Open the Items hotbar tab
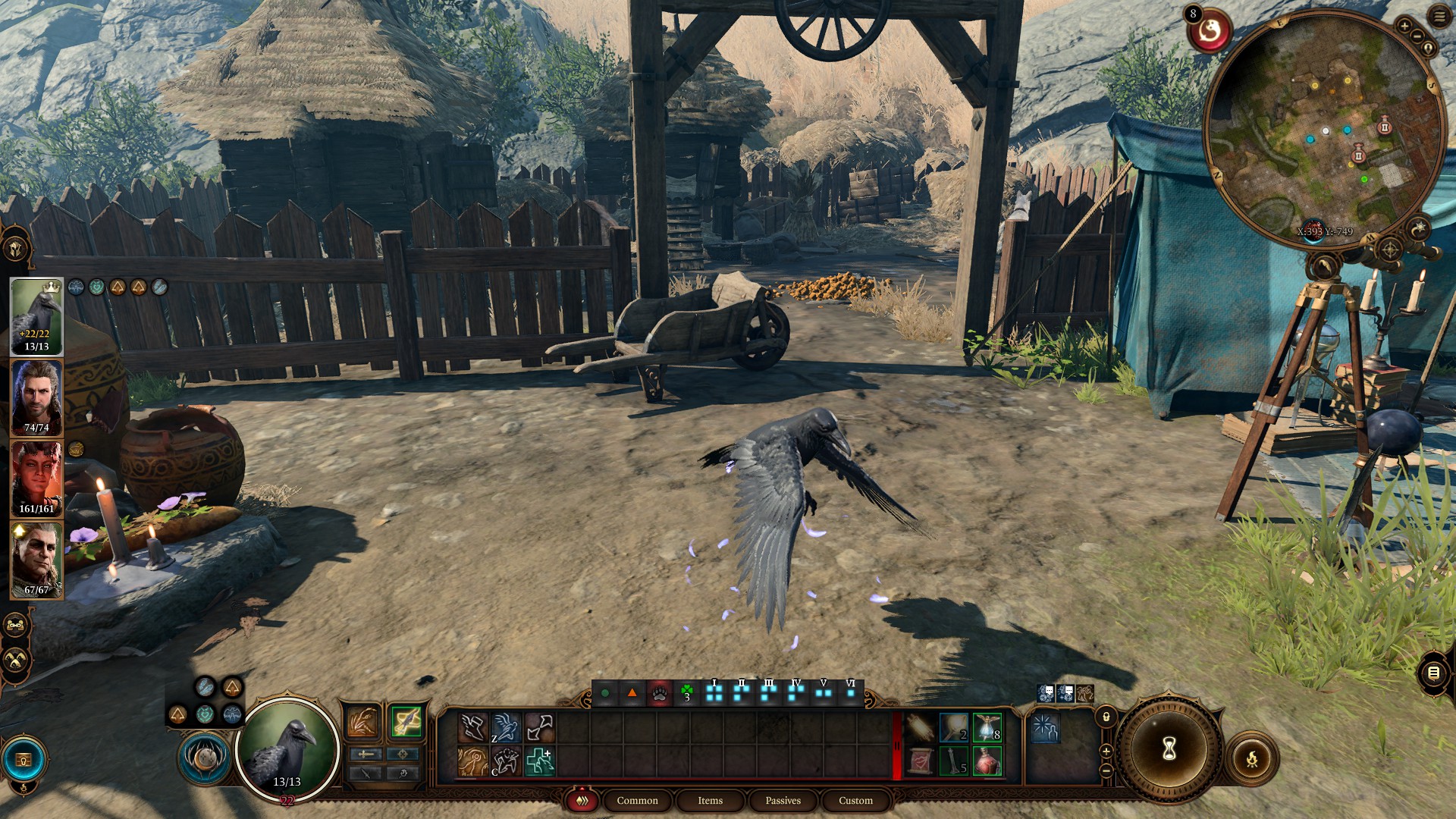The image size is (1456, 819). pos(710,801)
